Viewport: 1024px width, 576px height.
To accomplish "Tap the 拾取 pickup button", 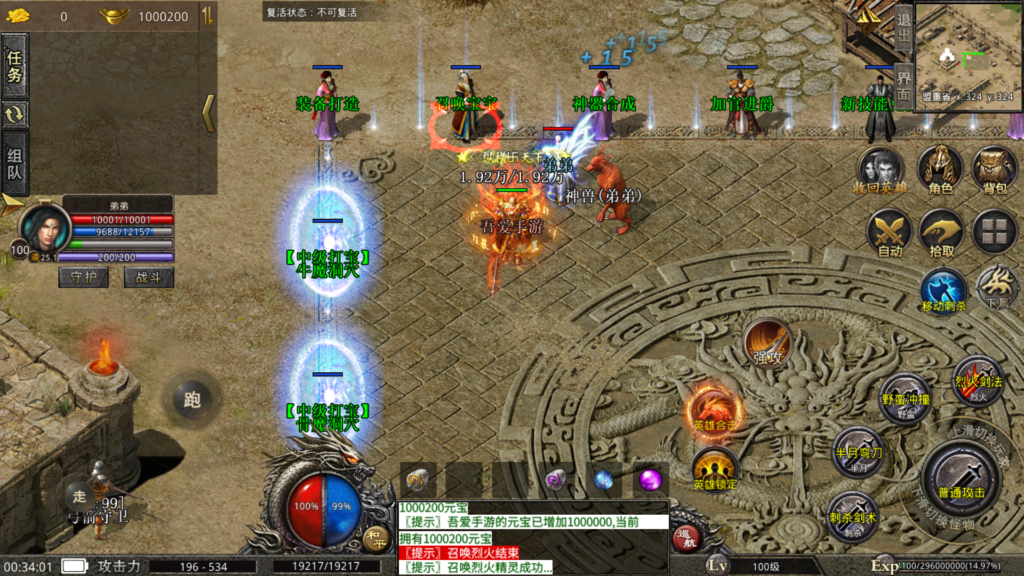I will click(941, 232).
